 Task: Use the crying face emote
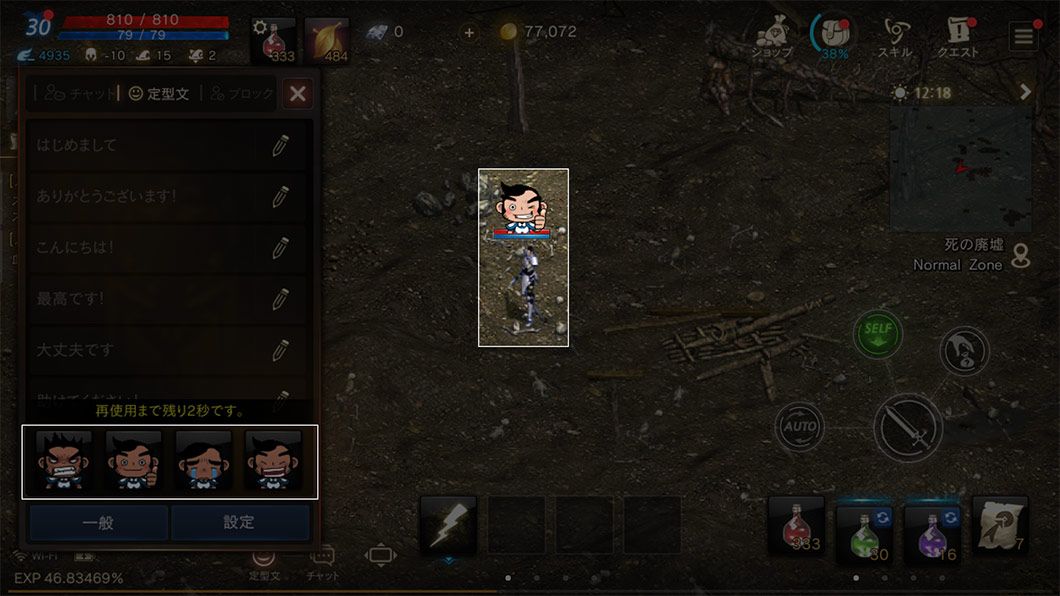pos(204,461)
